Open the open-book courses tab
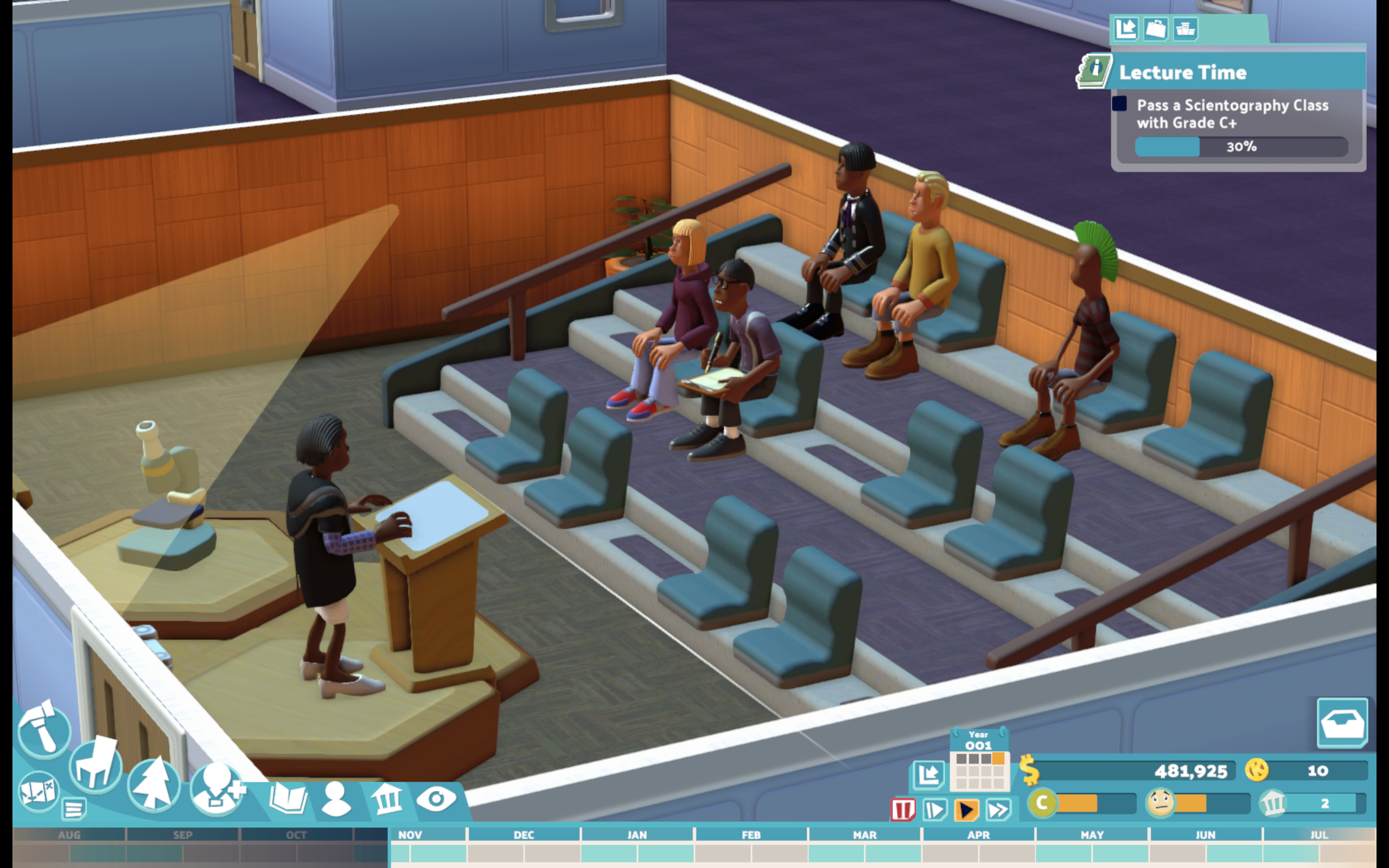Viewport: 1389px width, 868px height. (288, 799)
